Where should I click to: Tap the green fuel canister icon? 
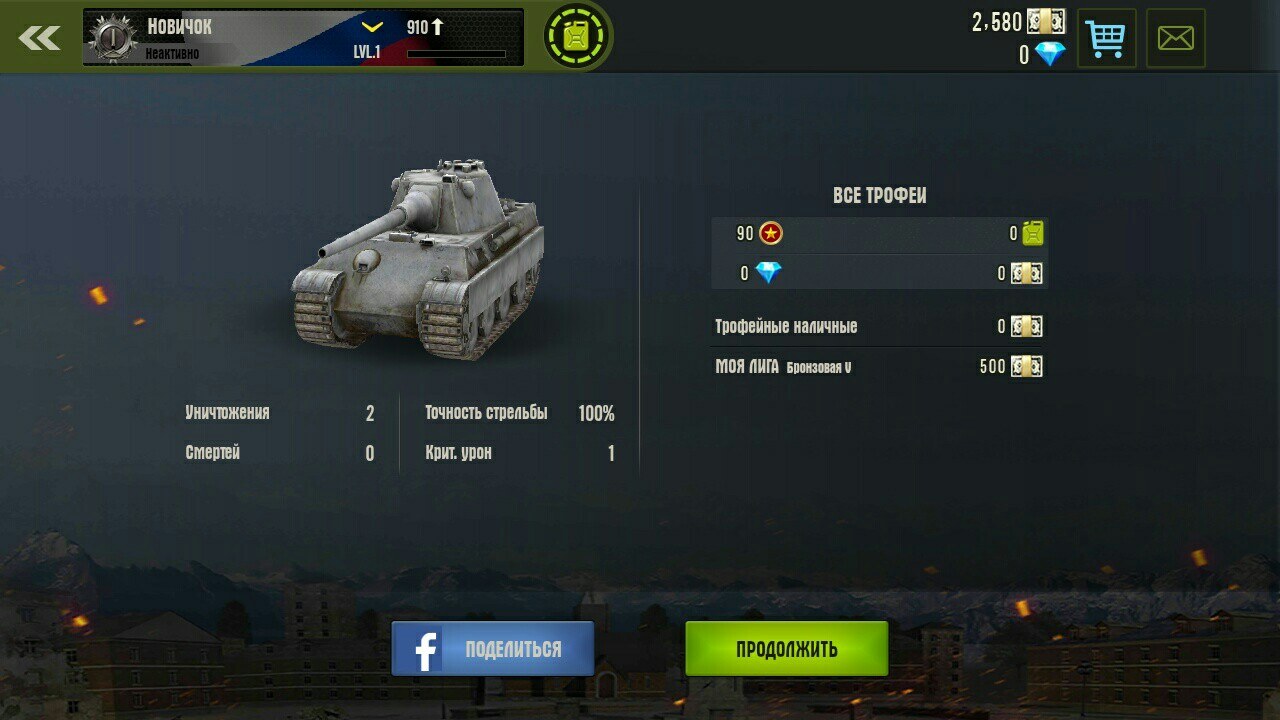pyautogui.click(x=578, y=37)
